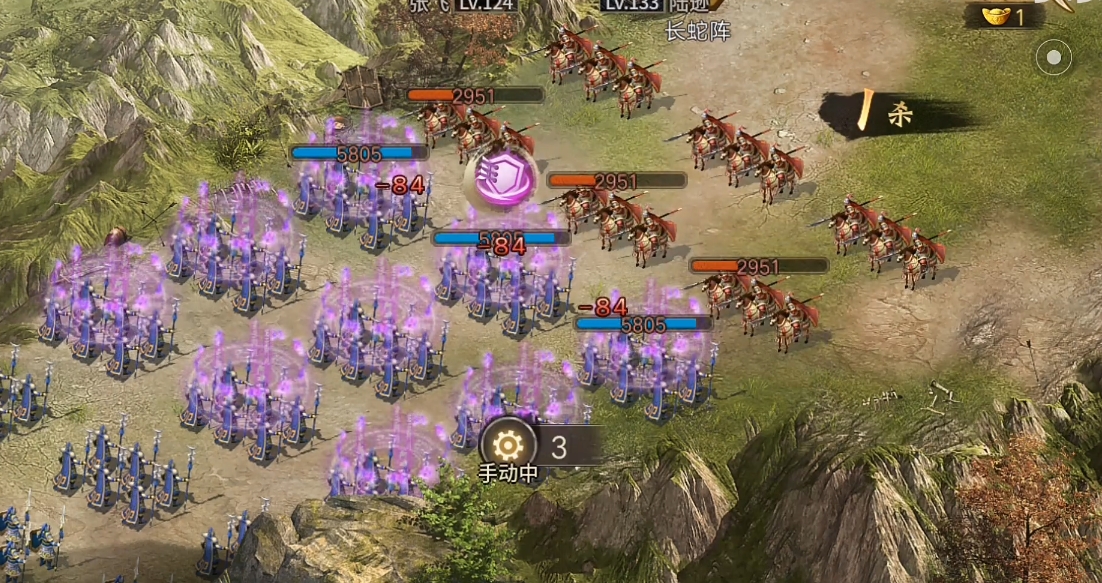Toggle the 手动中 manual mode gear button

click(x=508, y=445)
